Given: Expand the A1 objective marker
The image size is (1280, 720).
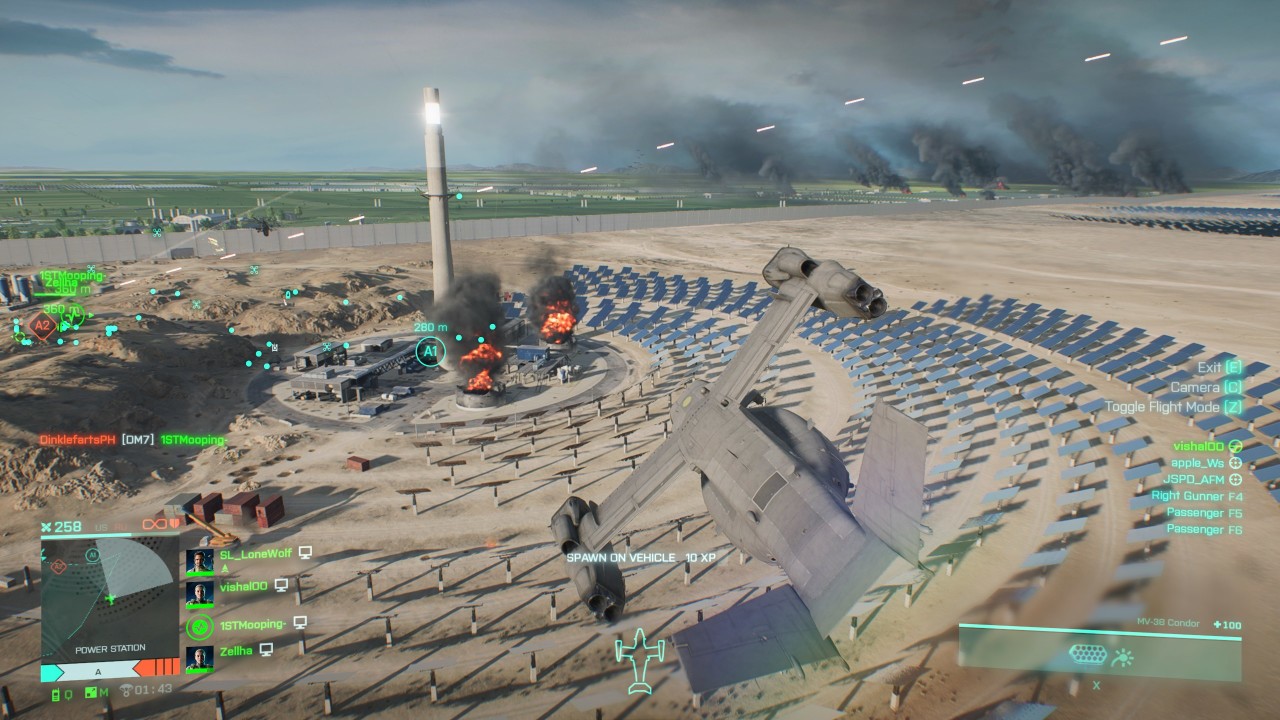Looking at the screenshot, I should point(430,350).
